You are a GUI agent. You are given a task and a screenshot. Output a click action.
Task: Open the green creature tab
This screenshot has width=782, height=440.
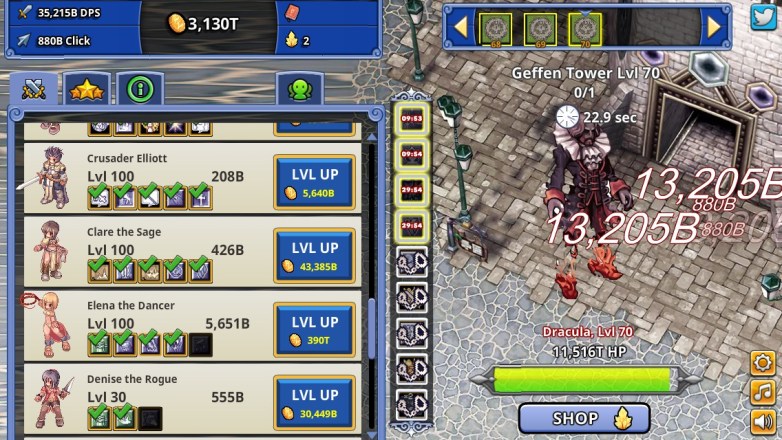coord(299,90)
